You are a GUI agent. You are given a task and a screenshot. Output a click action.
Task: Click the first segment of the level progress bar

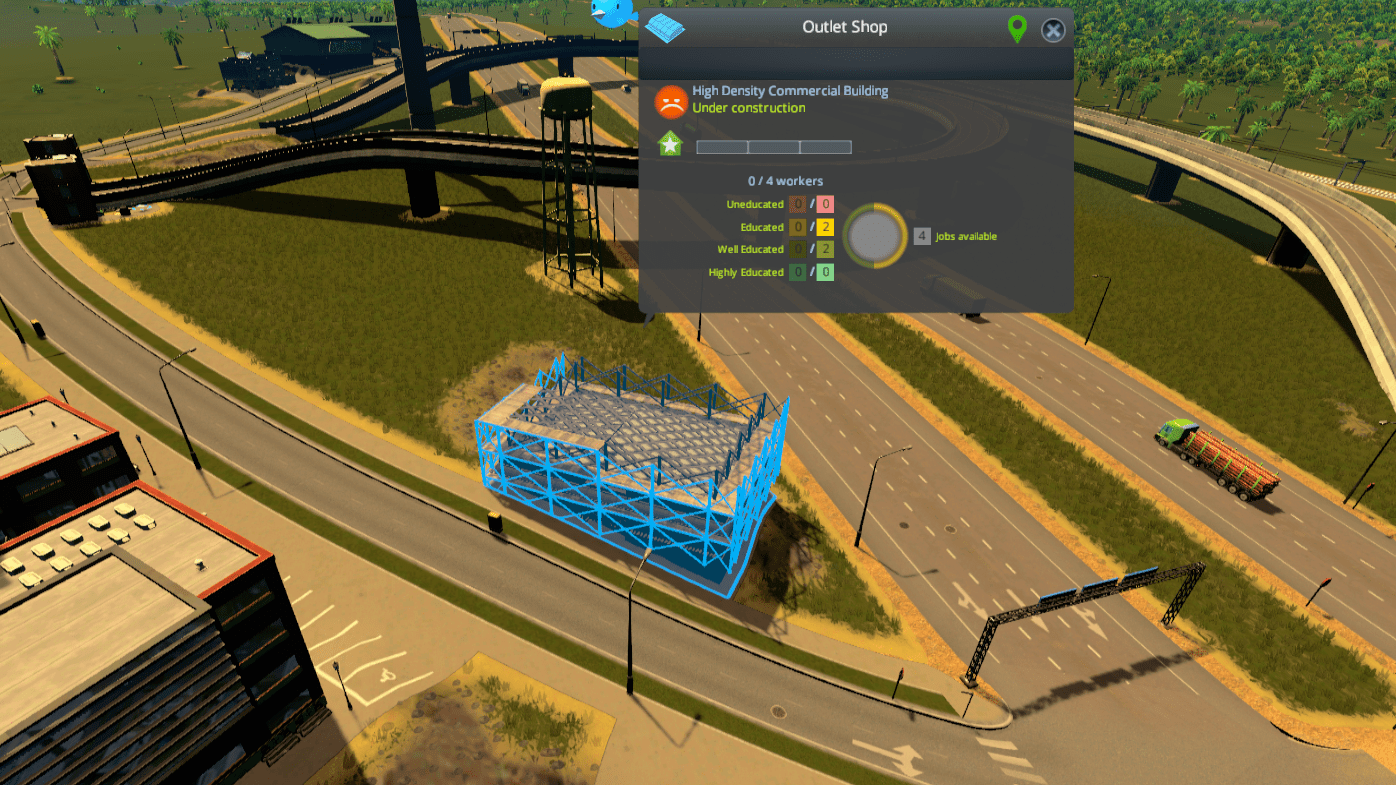point(722,146)
